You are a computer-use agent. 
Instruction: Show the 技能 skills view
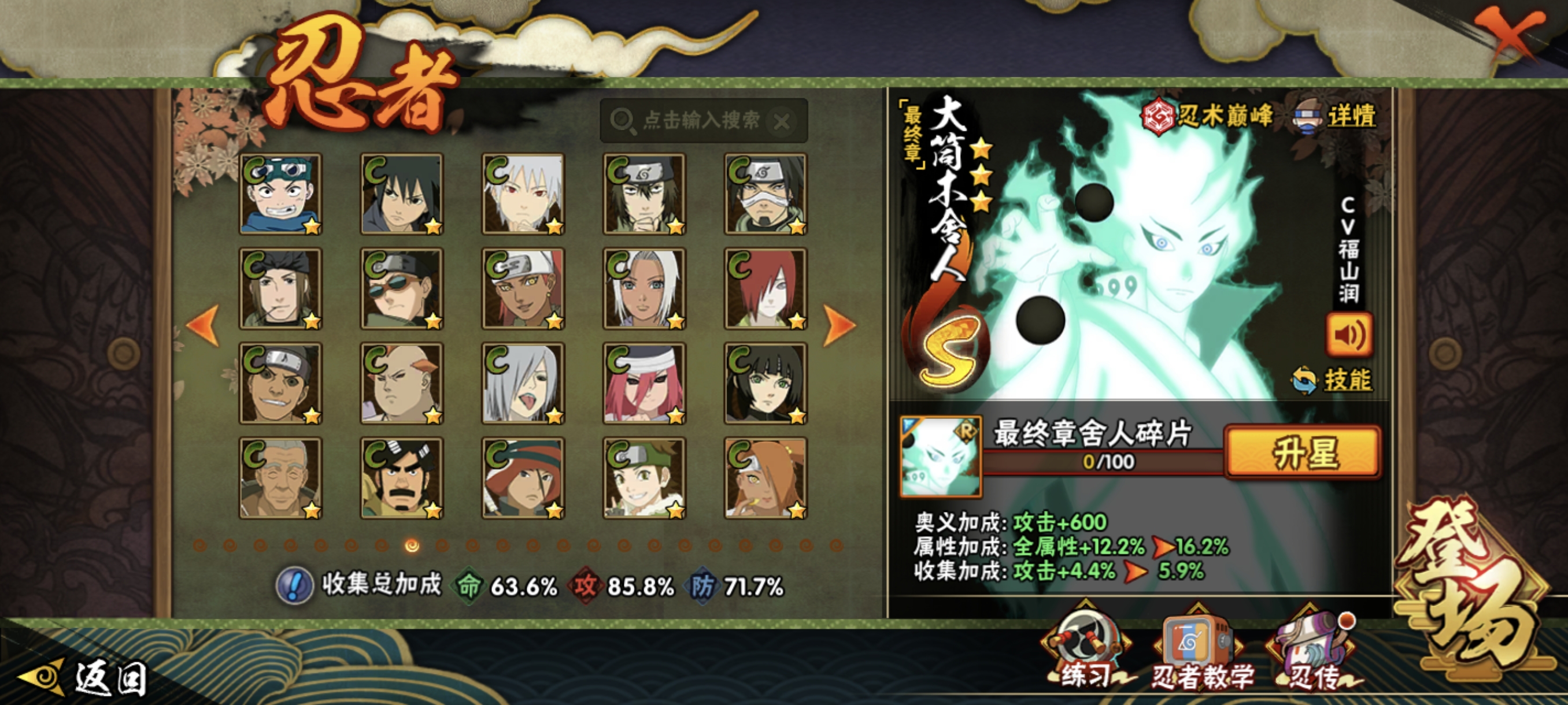[1333, 380]
